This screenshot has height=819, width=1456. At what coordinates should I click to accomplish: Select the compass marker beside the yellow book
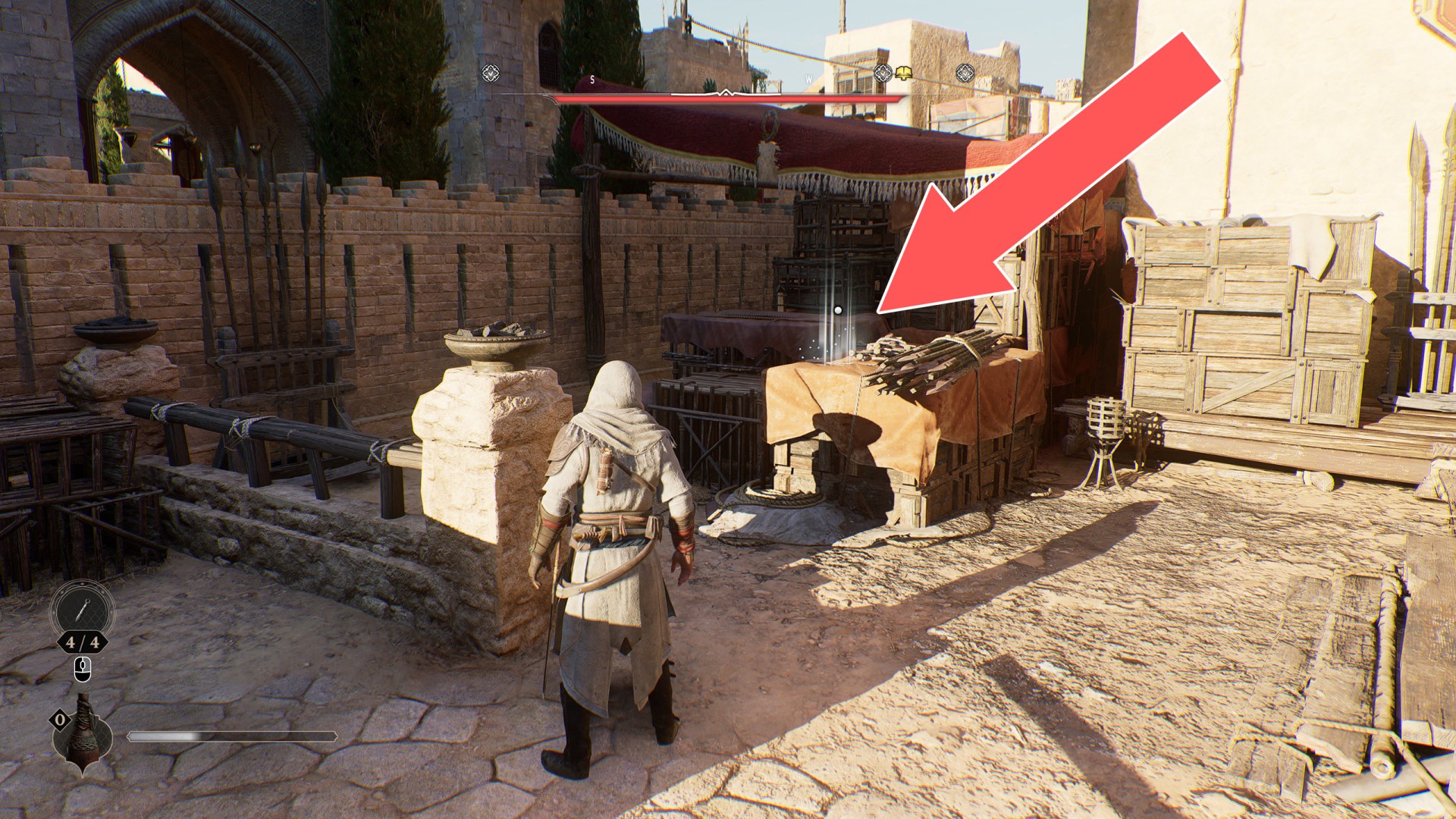882,74
